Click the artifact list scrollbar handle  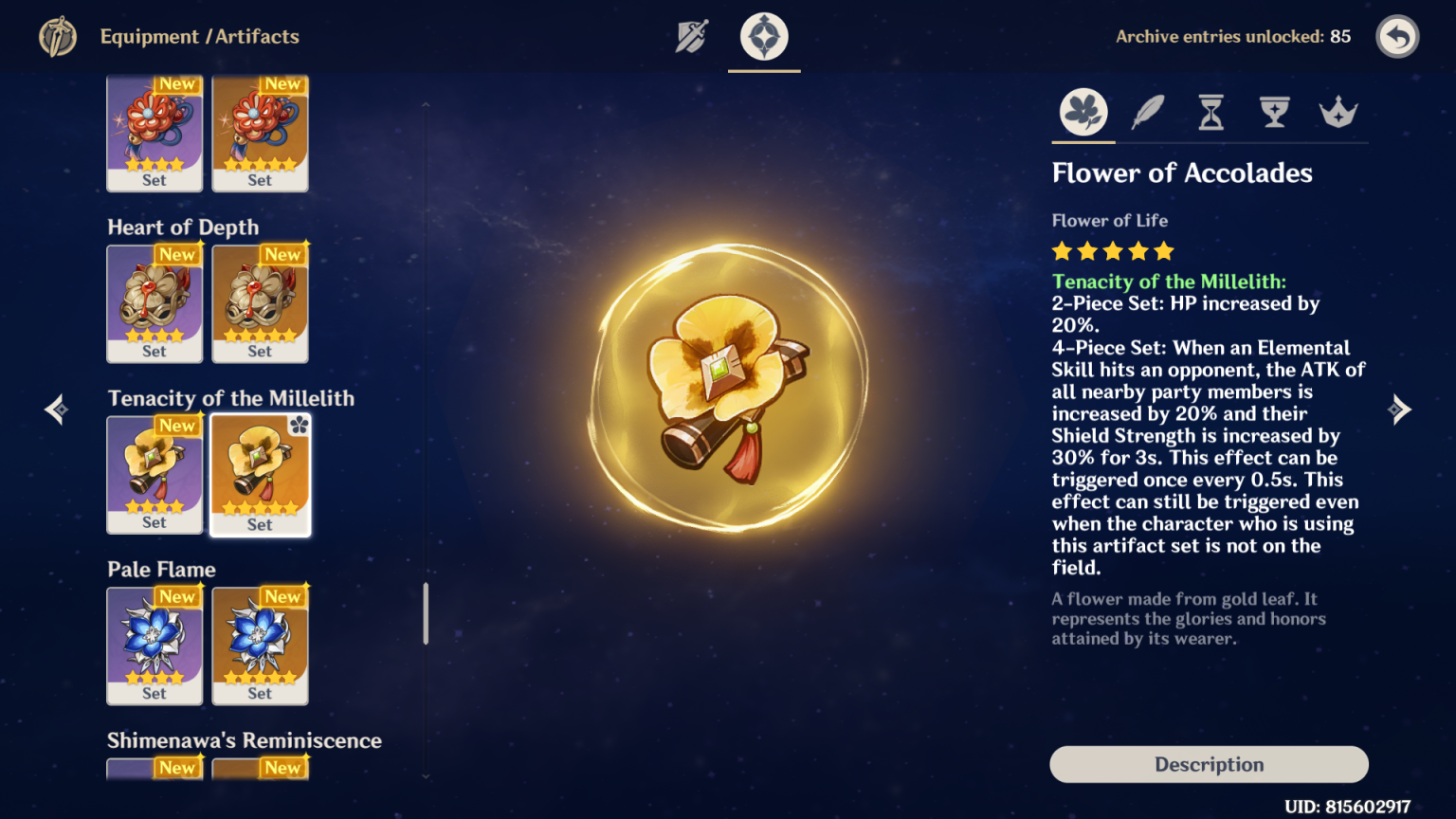426,613
